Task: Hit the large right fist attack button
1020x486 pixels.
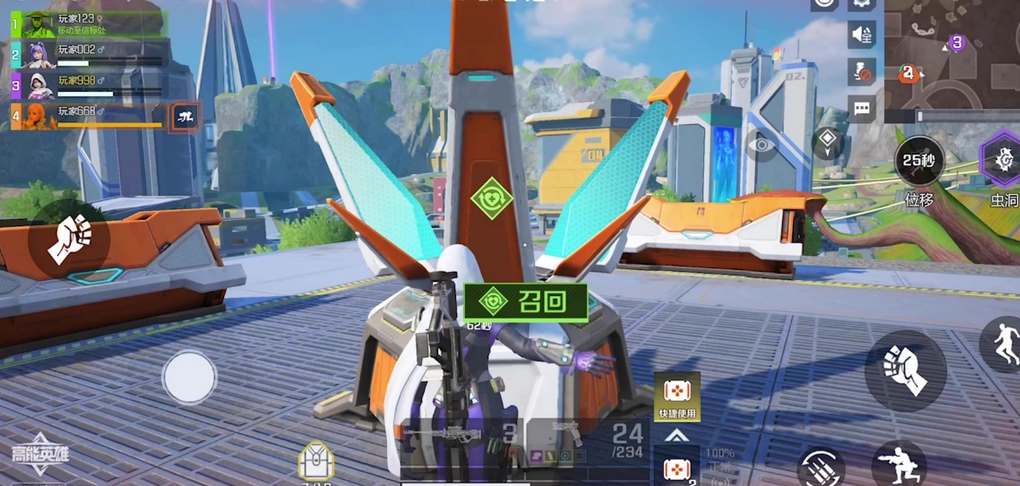Action: [905, 369]
